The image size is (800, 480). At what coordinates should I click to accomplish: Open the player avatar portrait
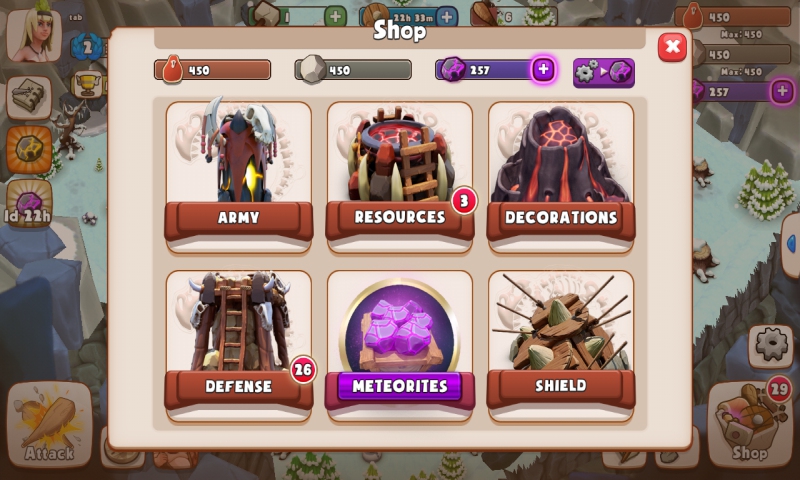coord(33,34)
